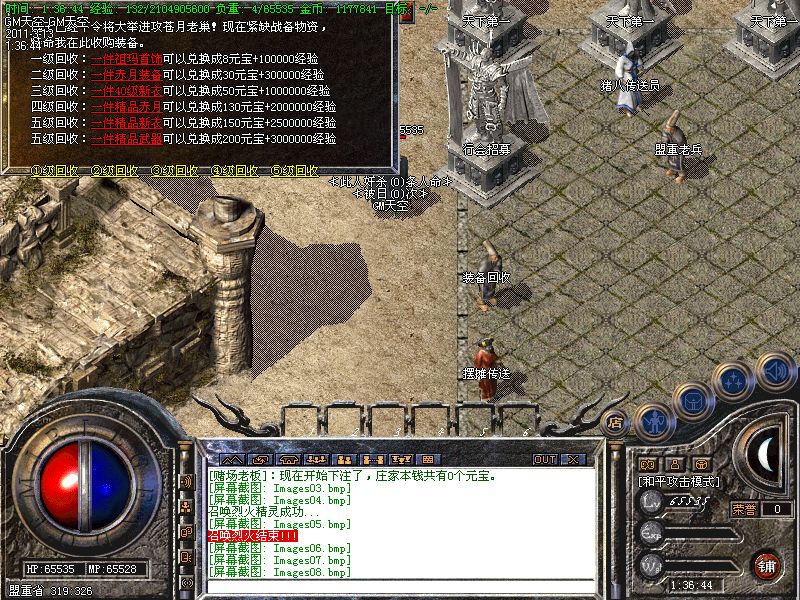Select the ②级回收 recycle option

114,171
